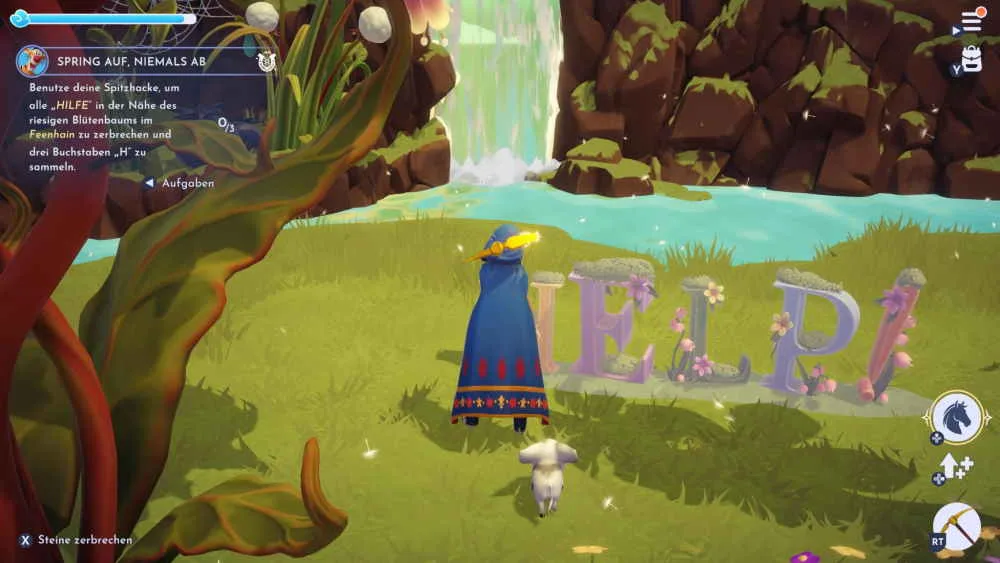This screenshot has height=563, width=1000.
Task: Select the horse mount button
Action: [x=957, y=417]
